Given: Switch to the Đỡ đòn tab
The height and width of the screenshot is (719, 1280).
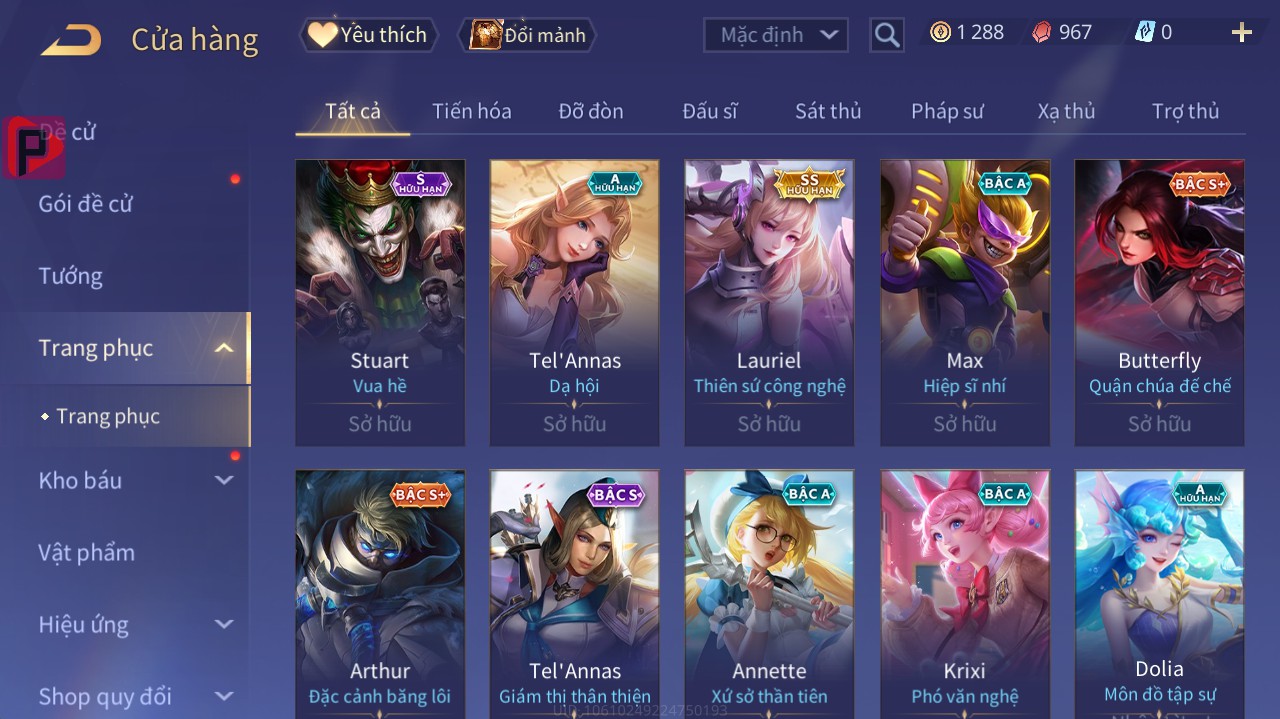Looking at the screenshot, I should coord(591,111).
